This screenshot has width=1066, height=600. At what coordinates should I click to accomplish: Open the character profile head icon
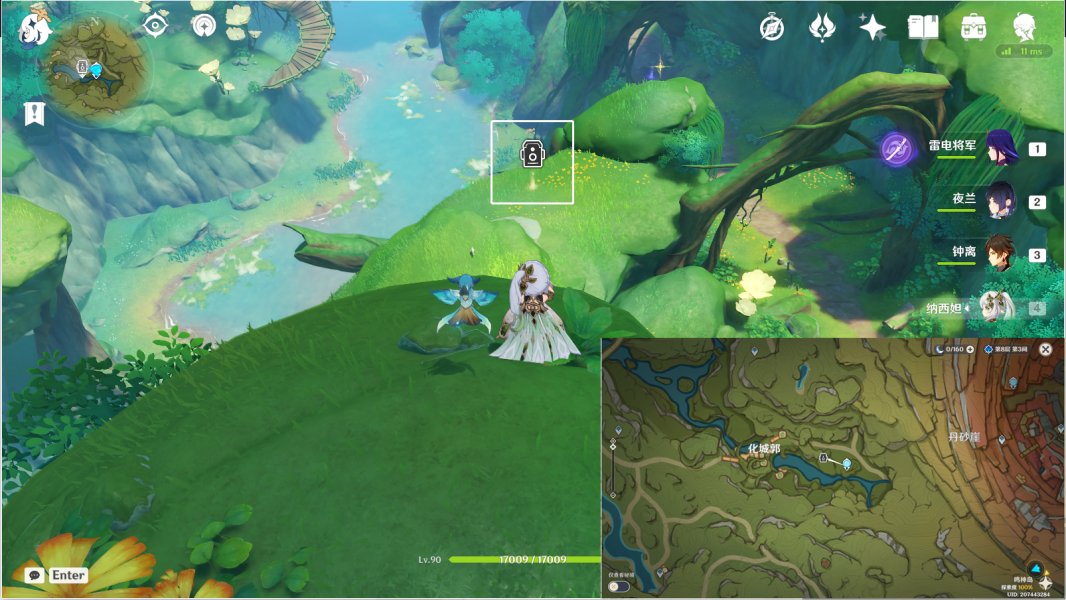(1024, 27)
